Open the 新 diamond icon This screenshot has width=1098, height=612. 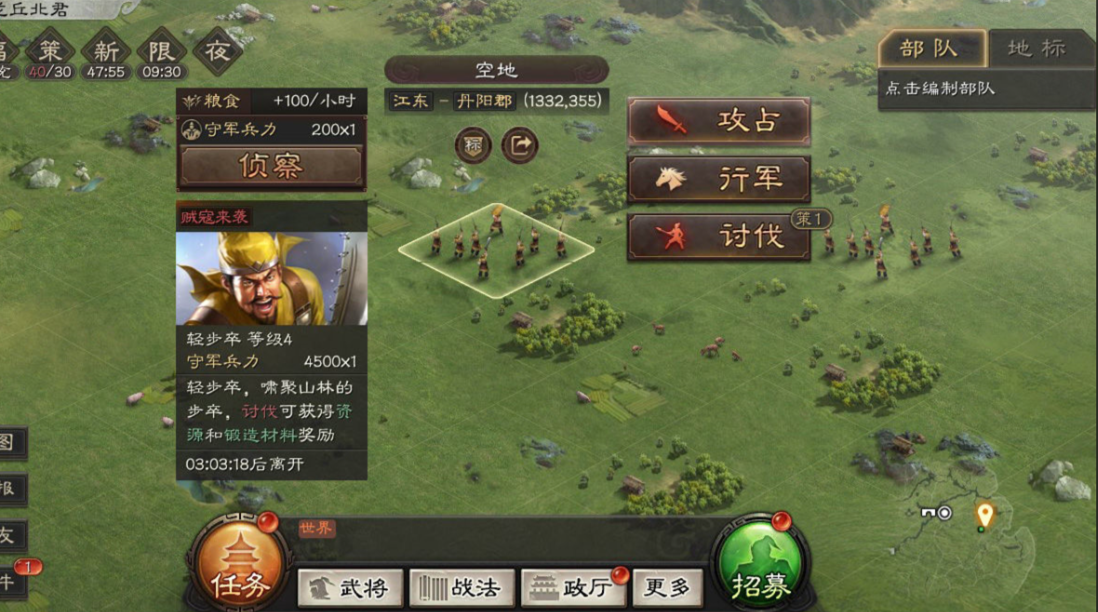tap(106, 52)
